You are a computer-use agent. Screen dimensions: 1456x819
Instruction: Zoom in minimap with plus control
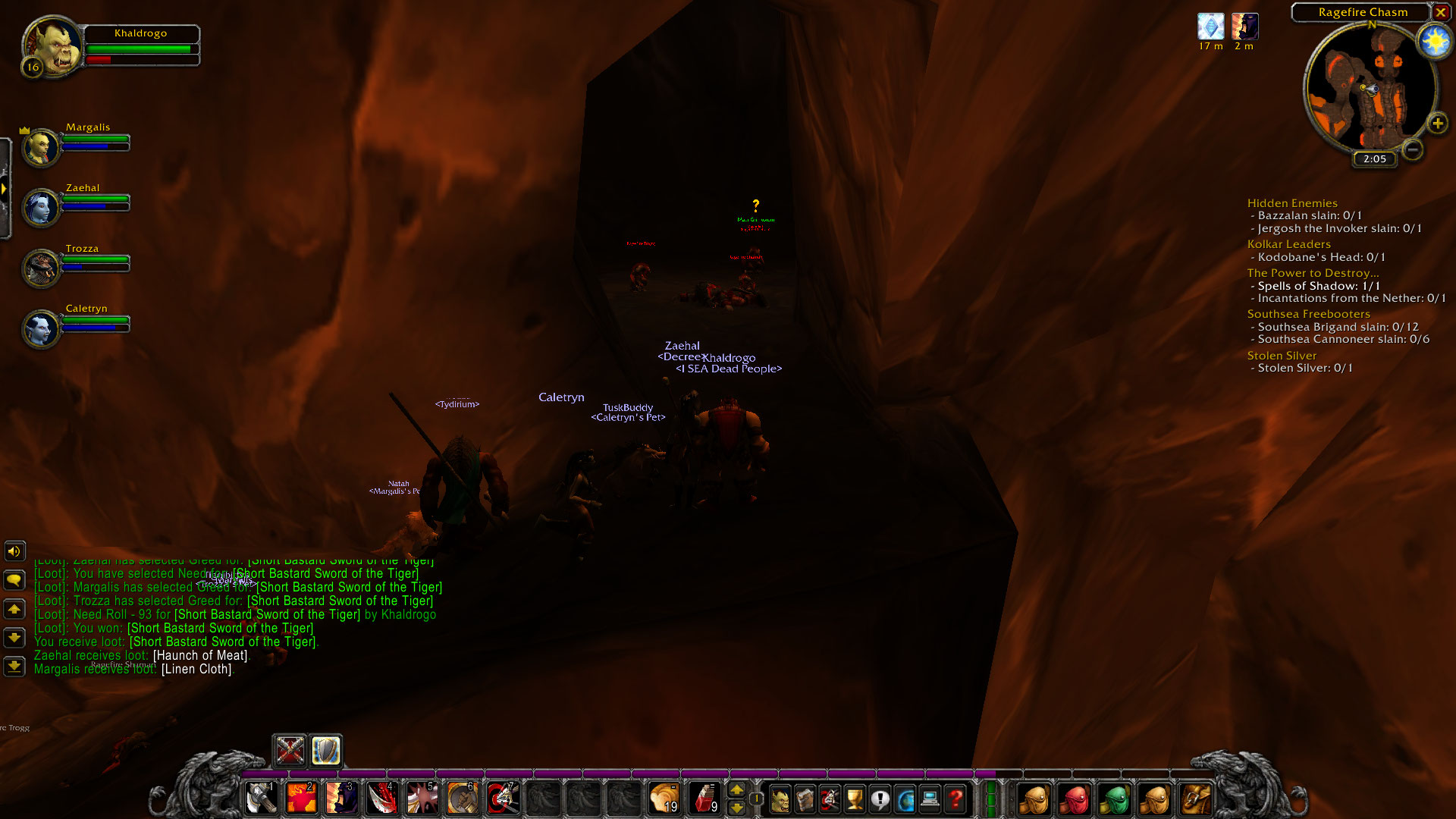[1437, 123]
